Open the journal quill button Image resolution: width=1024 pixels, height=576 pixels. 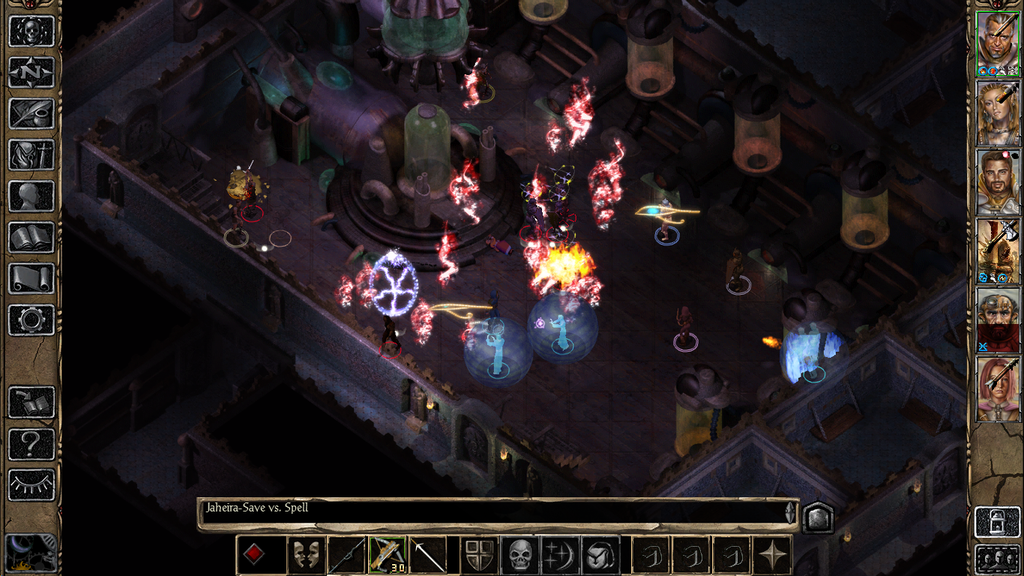point(31,113)
